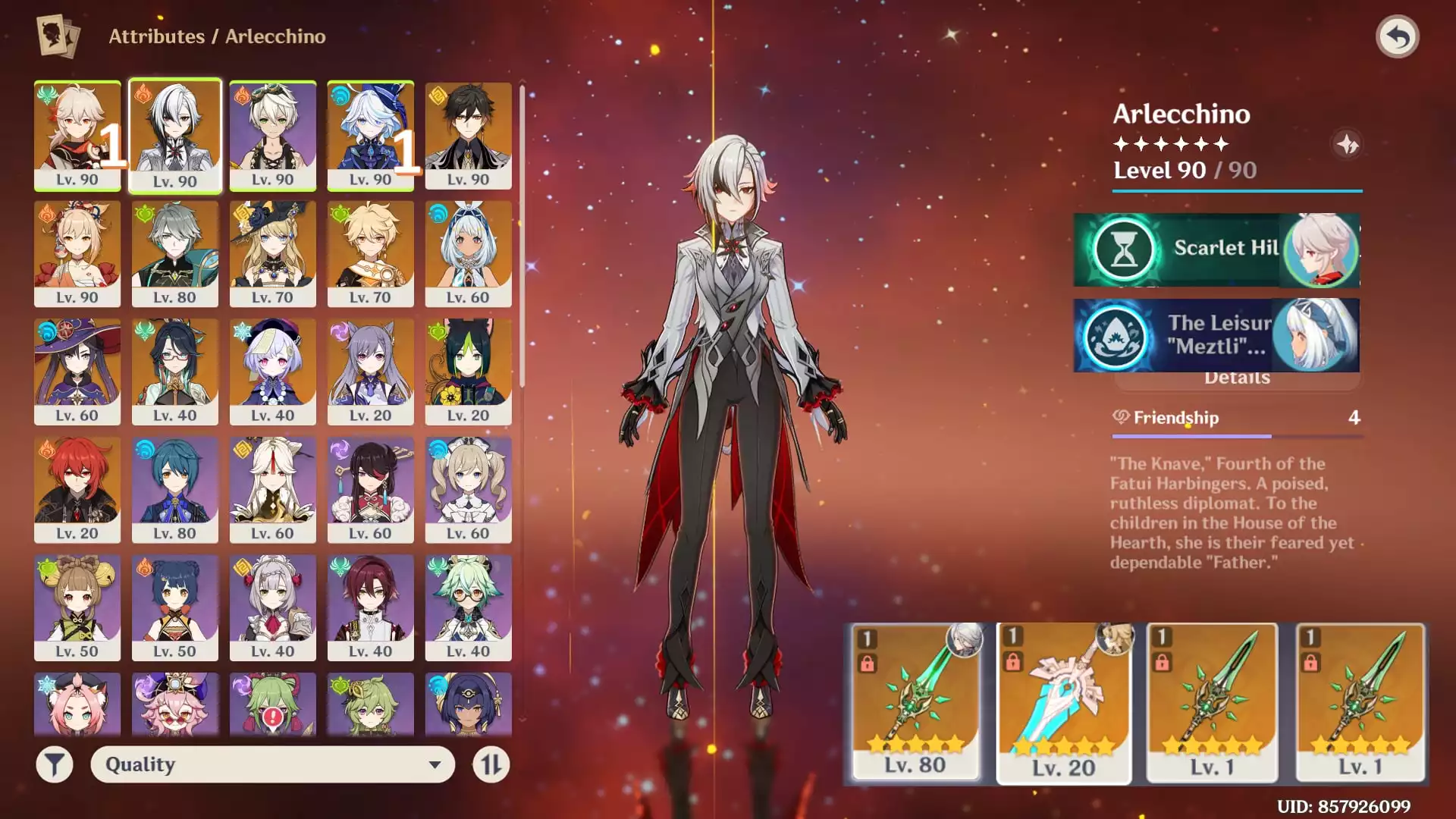1456x819 pixels.
Task: Open the Scarlet Hills banner
Action: point(1216,249)
